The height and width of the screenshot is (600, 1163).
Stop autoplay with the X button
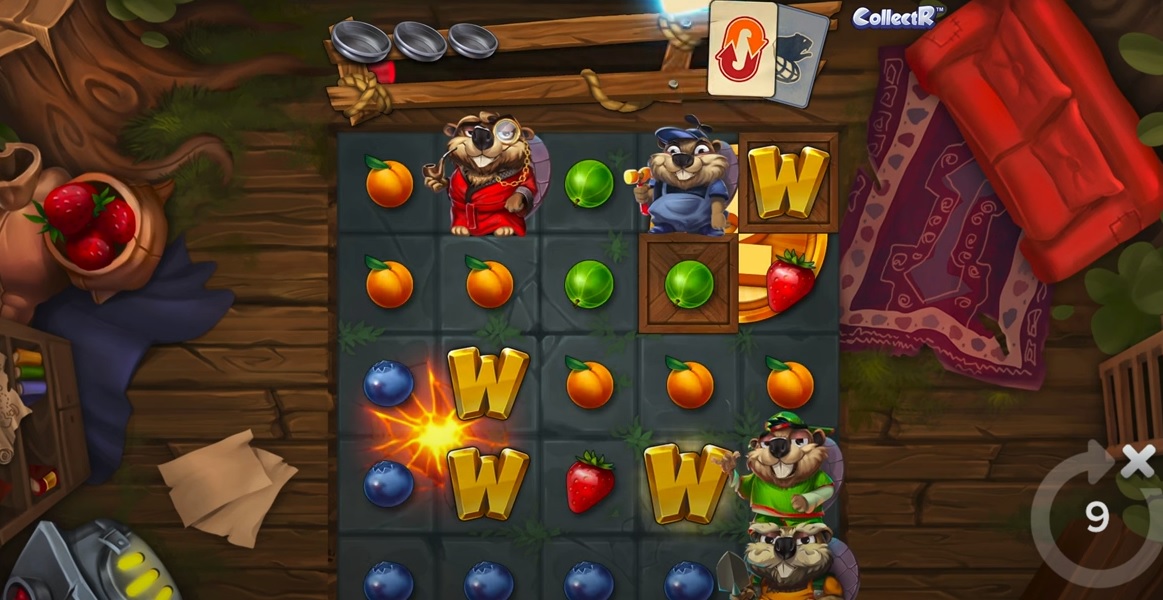pos(1137,461)
